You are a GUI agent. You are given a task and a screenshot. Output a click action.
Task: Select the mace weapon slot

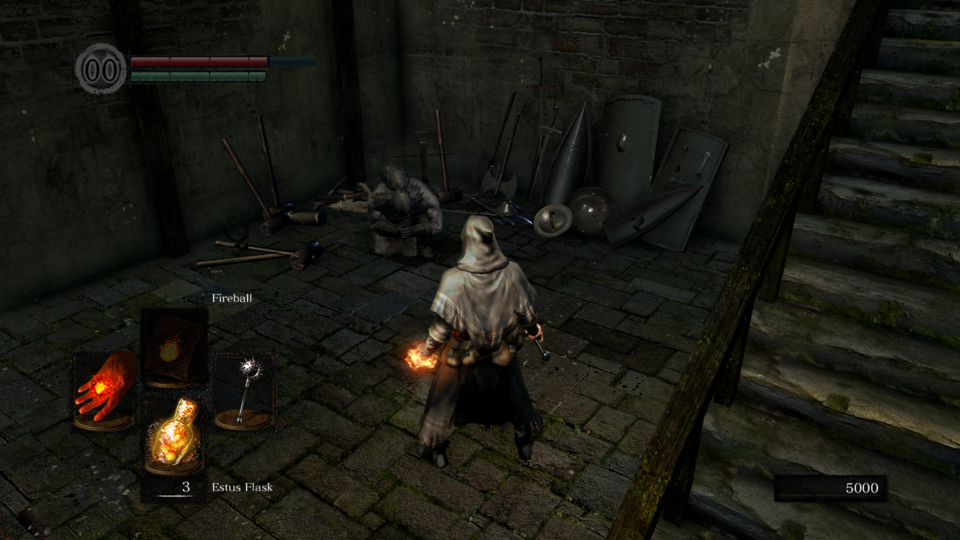tap(243, 390)
